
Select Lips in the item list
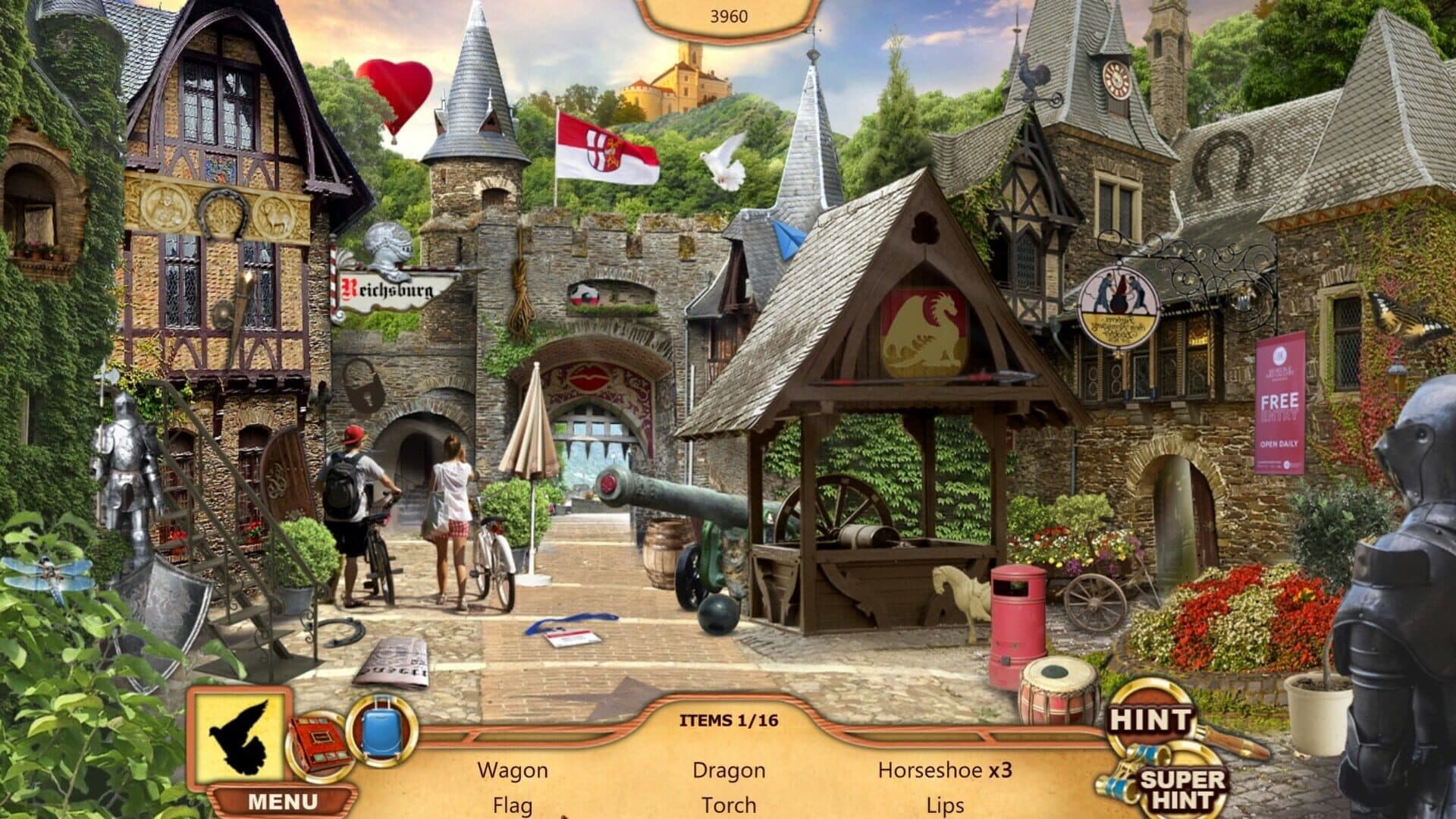coord(945,805)
